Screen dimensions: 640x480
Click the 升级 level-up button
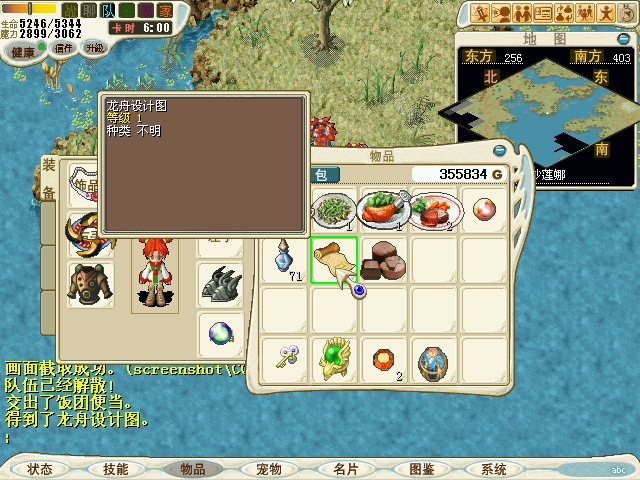pos(95,47)
